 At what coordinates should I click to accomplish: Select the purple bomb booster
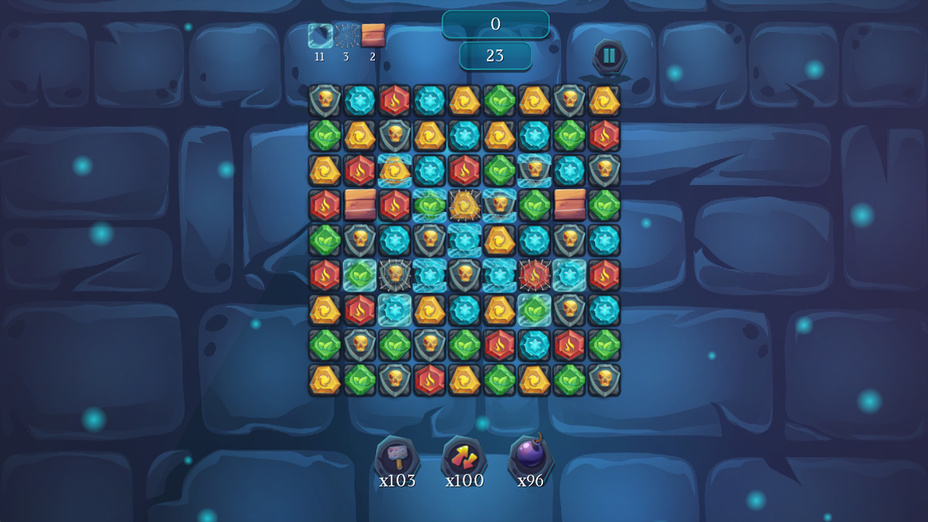coord(530,456)
